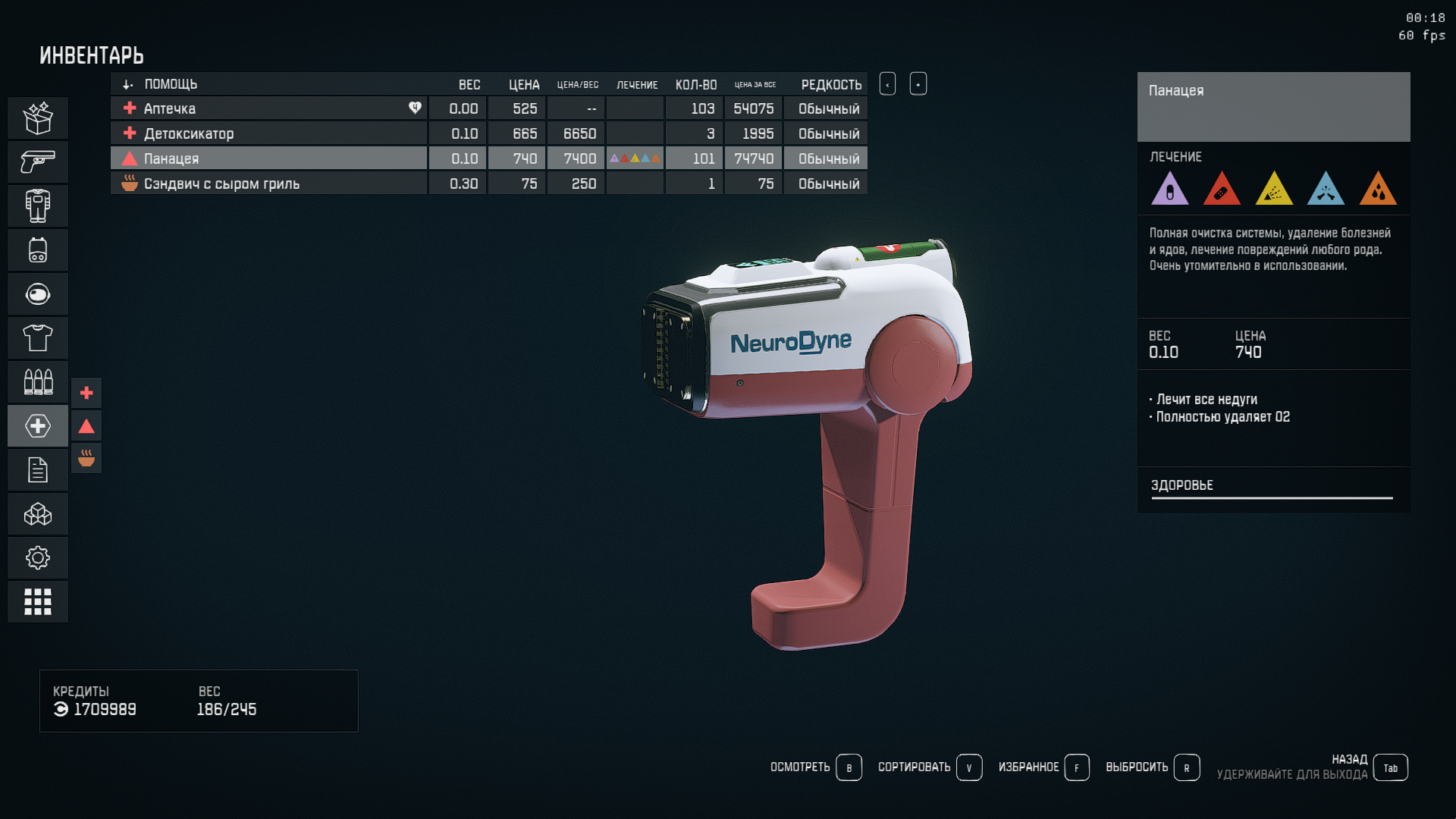The height and width of the screenshot is (819, 1456).
Task: Select the Панацея item row
Action: tap(269, 158)
